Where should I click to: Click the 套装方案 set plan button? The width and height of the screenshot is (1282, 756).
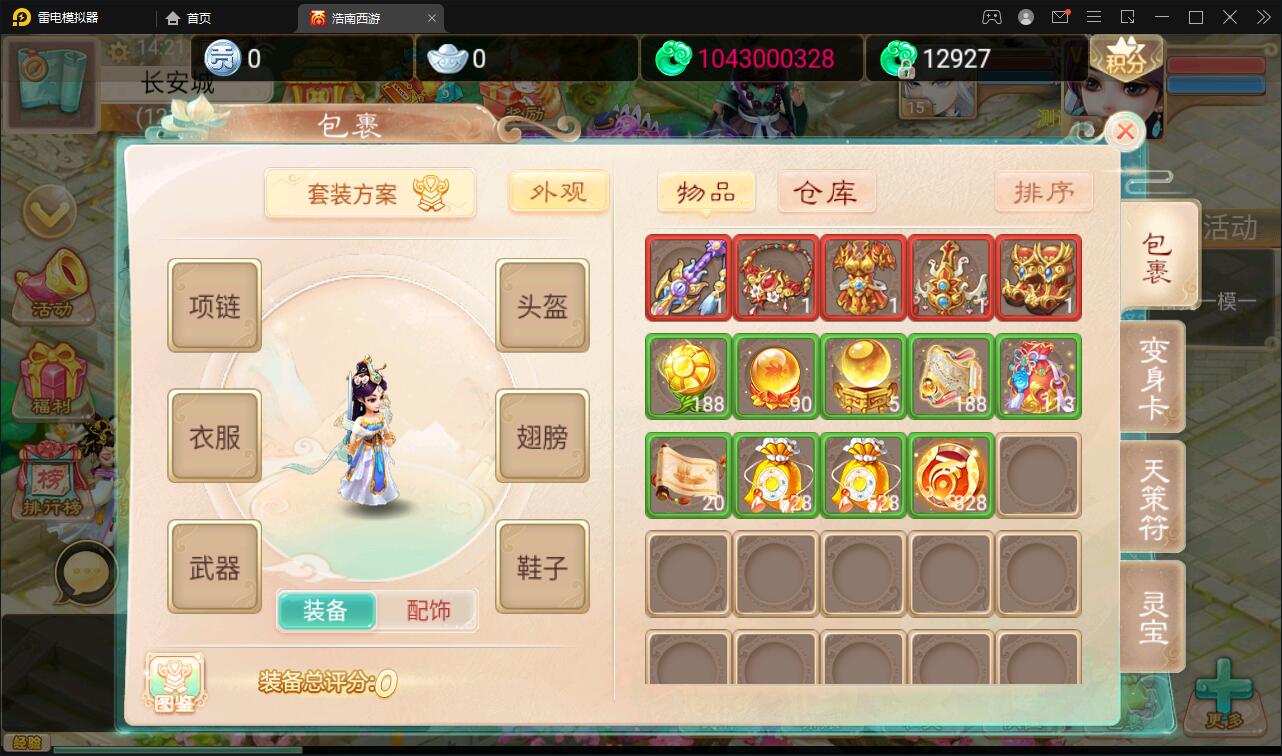[370, 193]
